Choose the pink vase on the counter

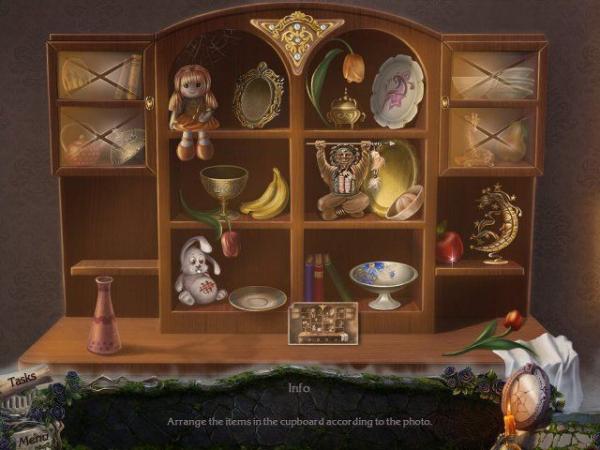pos(103,316)
